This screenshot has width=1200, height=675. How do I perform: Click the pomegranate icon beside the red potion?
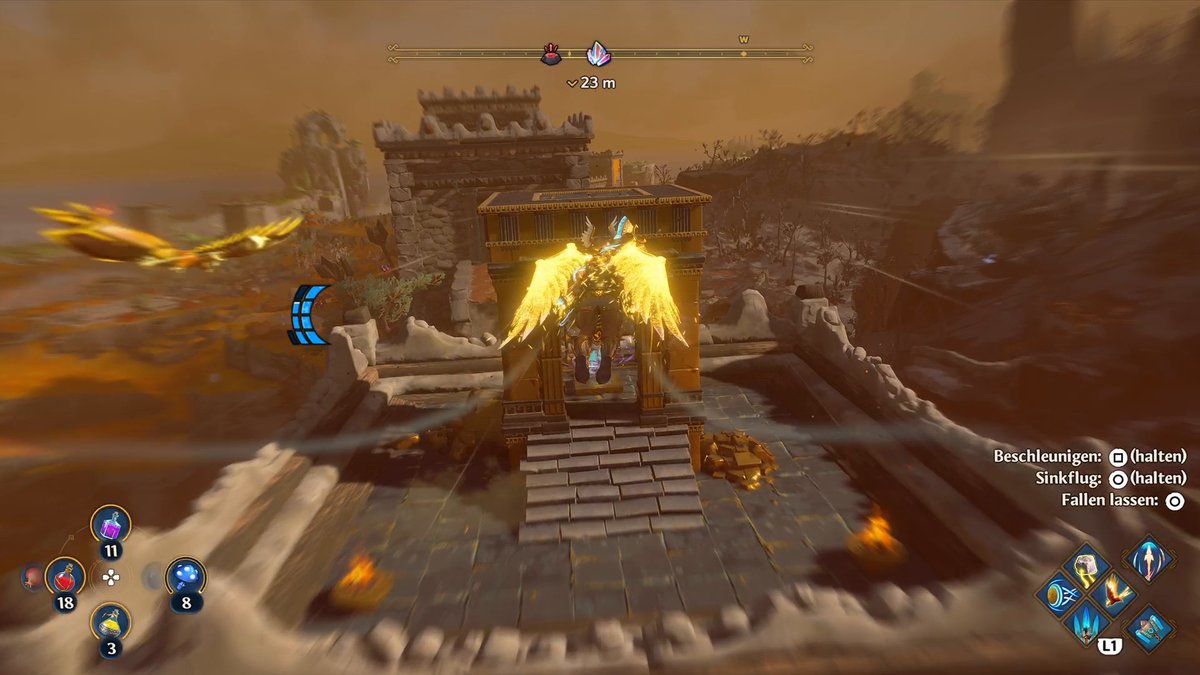coord(33,577)
